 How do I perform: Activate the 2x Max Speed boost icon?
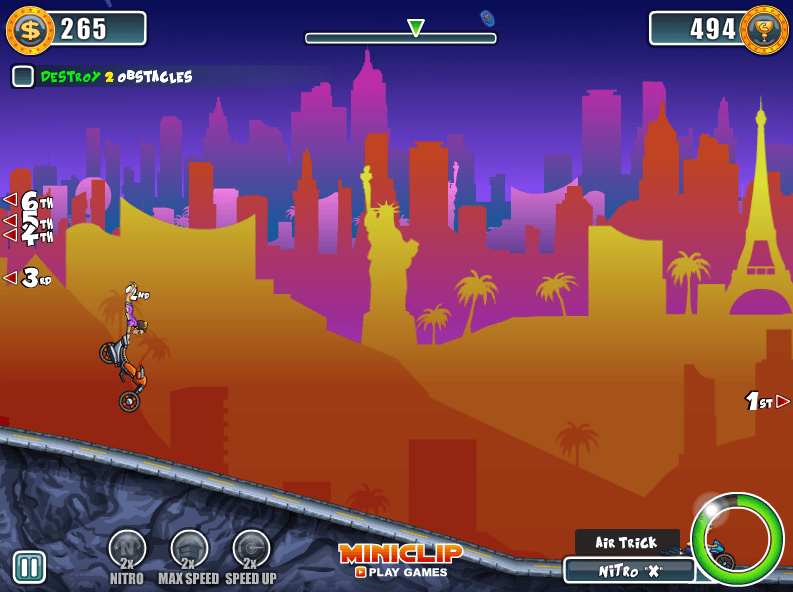coord(189,549)
